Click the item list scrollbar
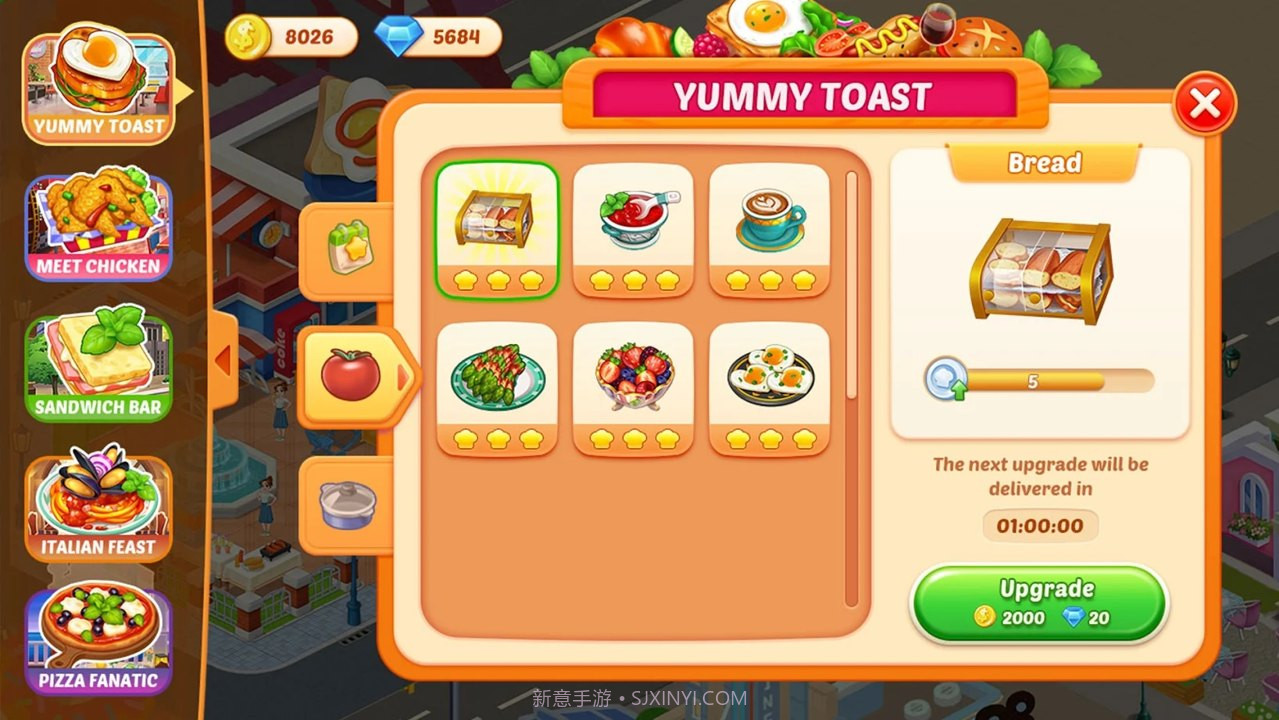 pyautogui.click(x=852, y=390)
